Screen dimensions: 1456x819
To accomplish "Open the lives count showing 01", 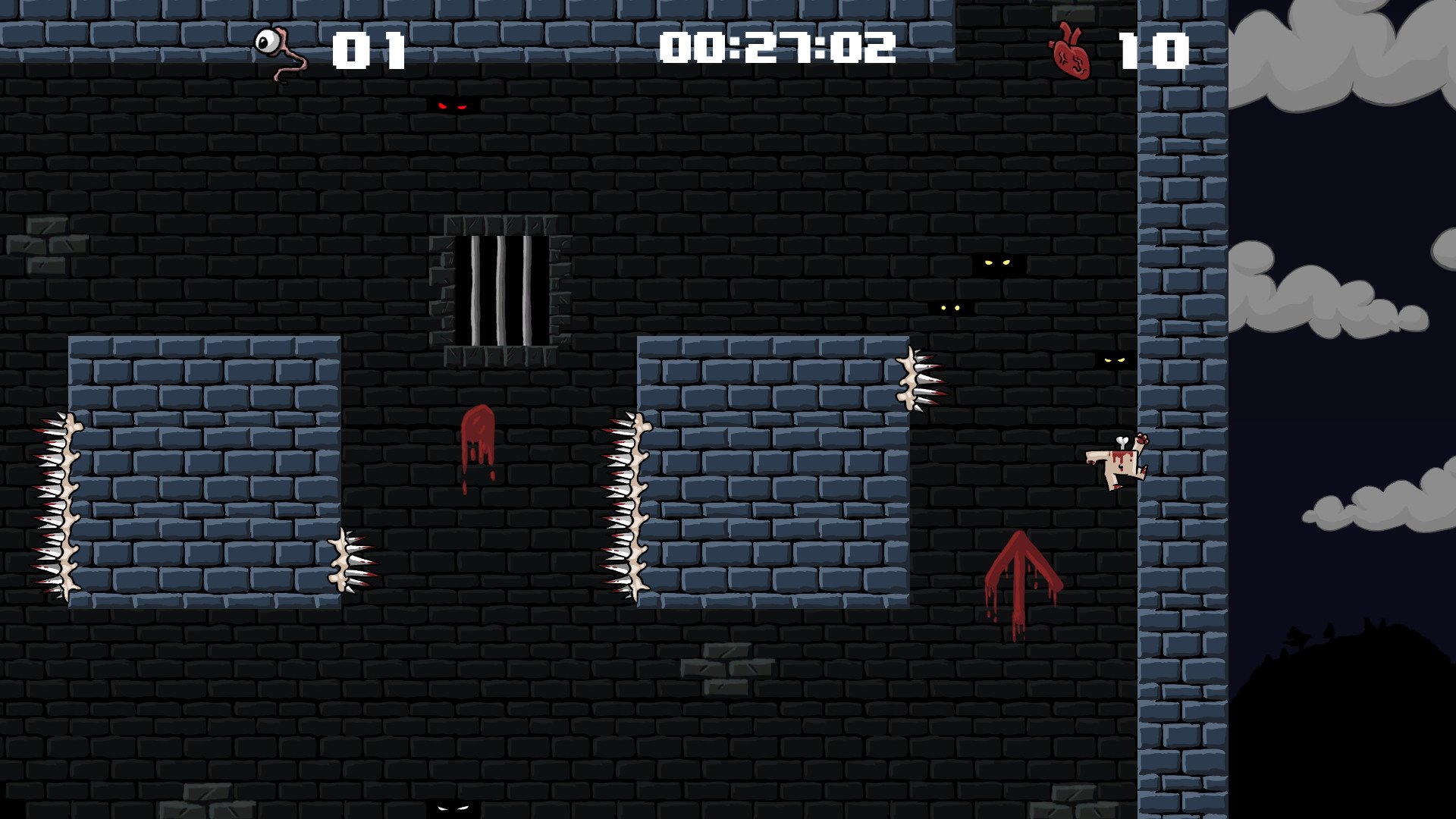I will coord(369,48).
